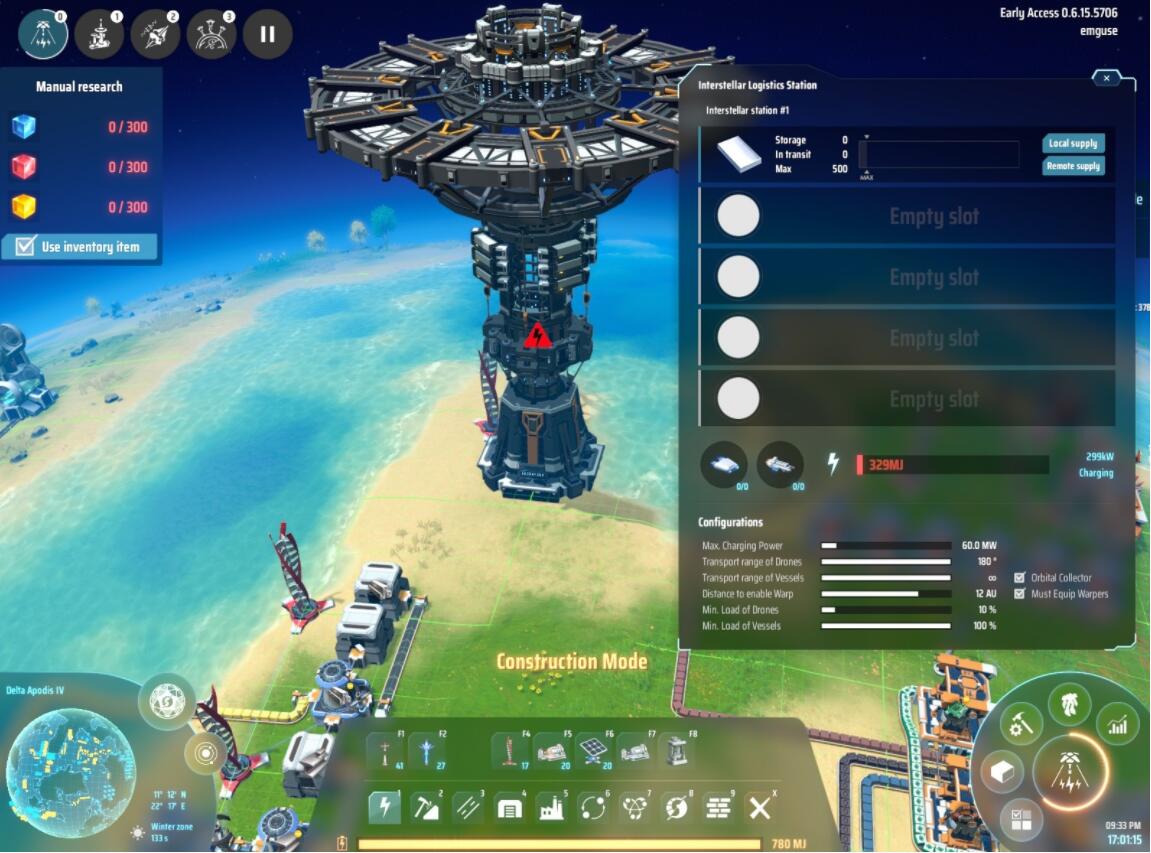Adjust the Max. Charging Power slider
Image resolution: width=1151 pixels, height=853 pixels.
click(x=885, y=546)
